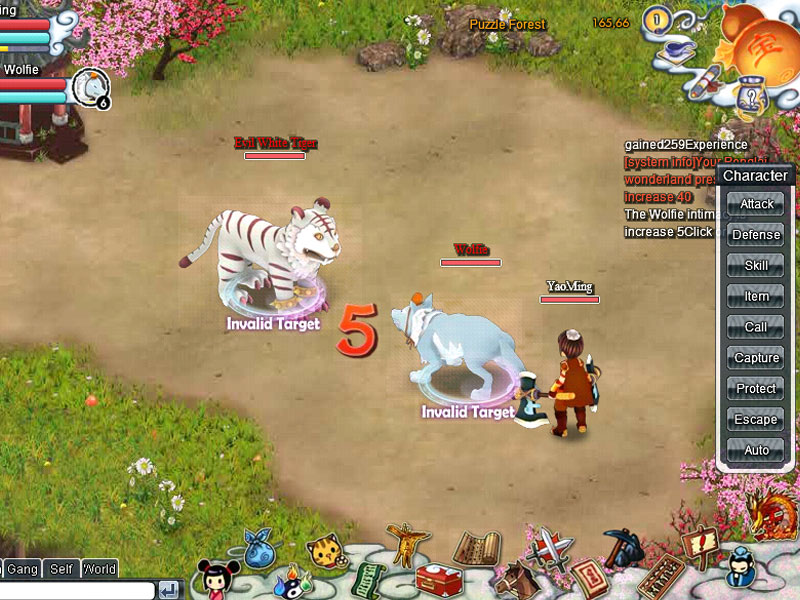Viewport: 800px width, 600px height.
Task: Open the World chat tab
Action: click(x=100, y=569)
